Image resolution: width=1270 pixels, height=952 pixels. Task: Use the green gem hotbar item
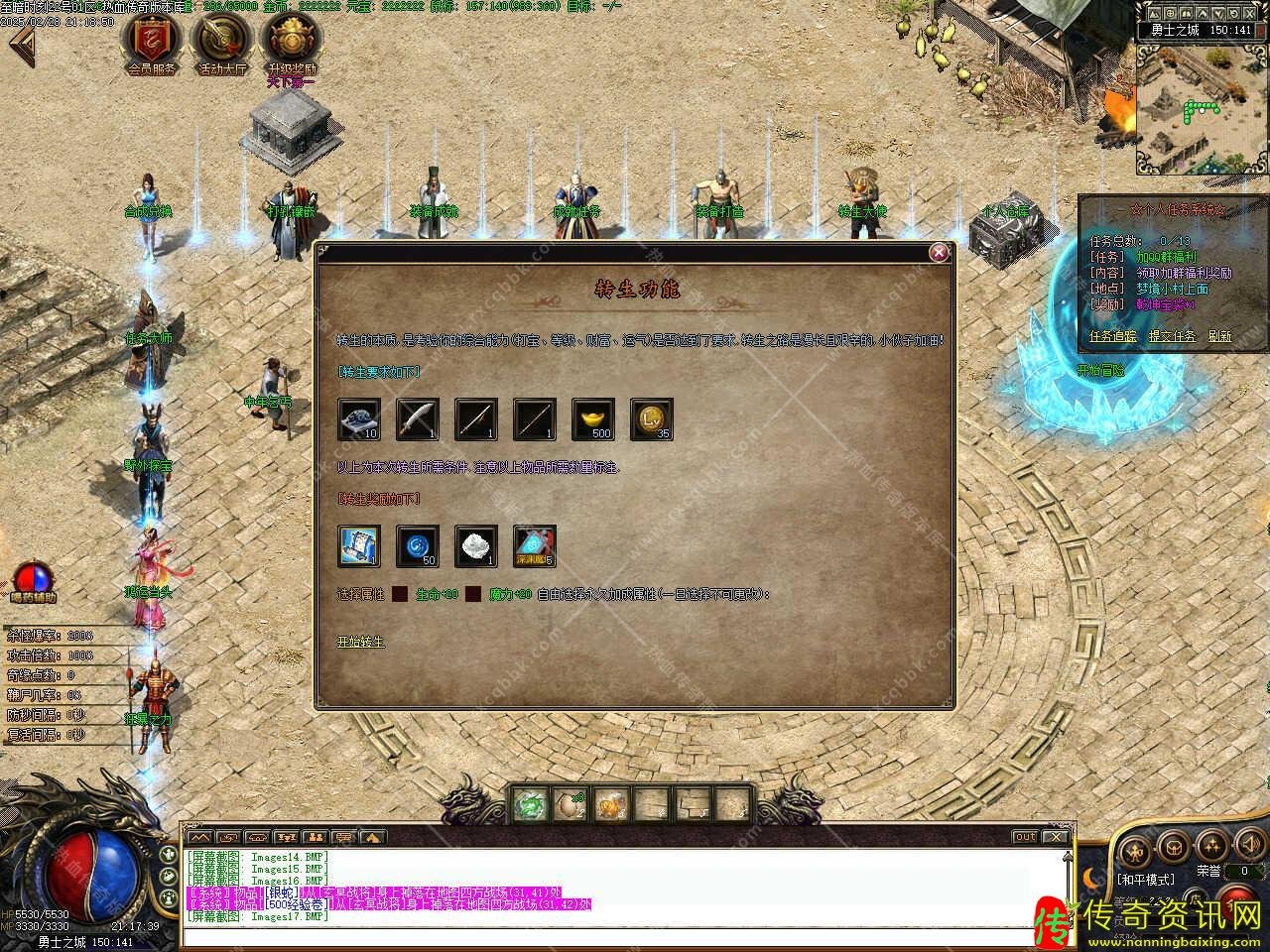coord(531,804)
